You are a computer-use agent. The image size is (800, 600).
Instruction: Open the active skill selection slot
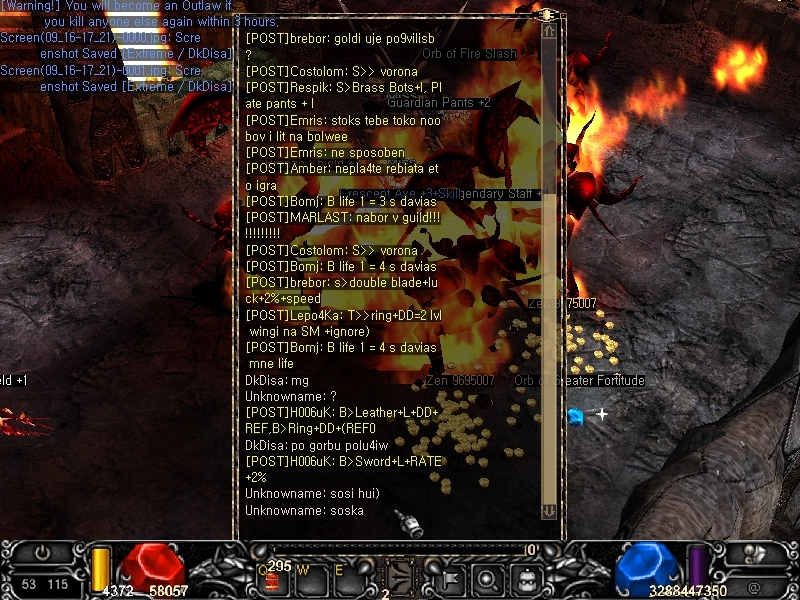tap(400, 577)
